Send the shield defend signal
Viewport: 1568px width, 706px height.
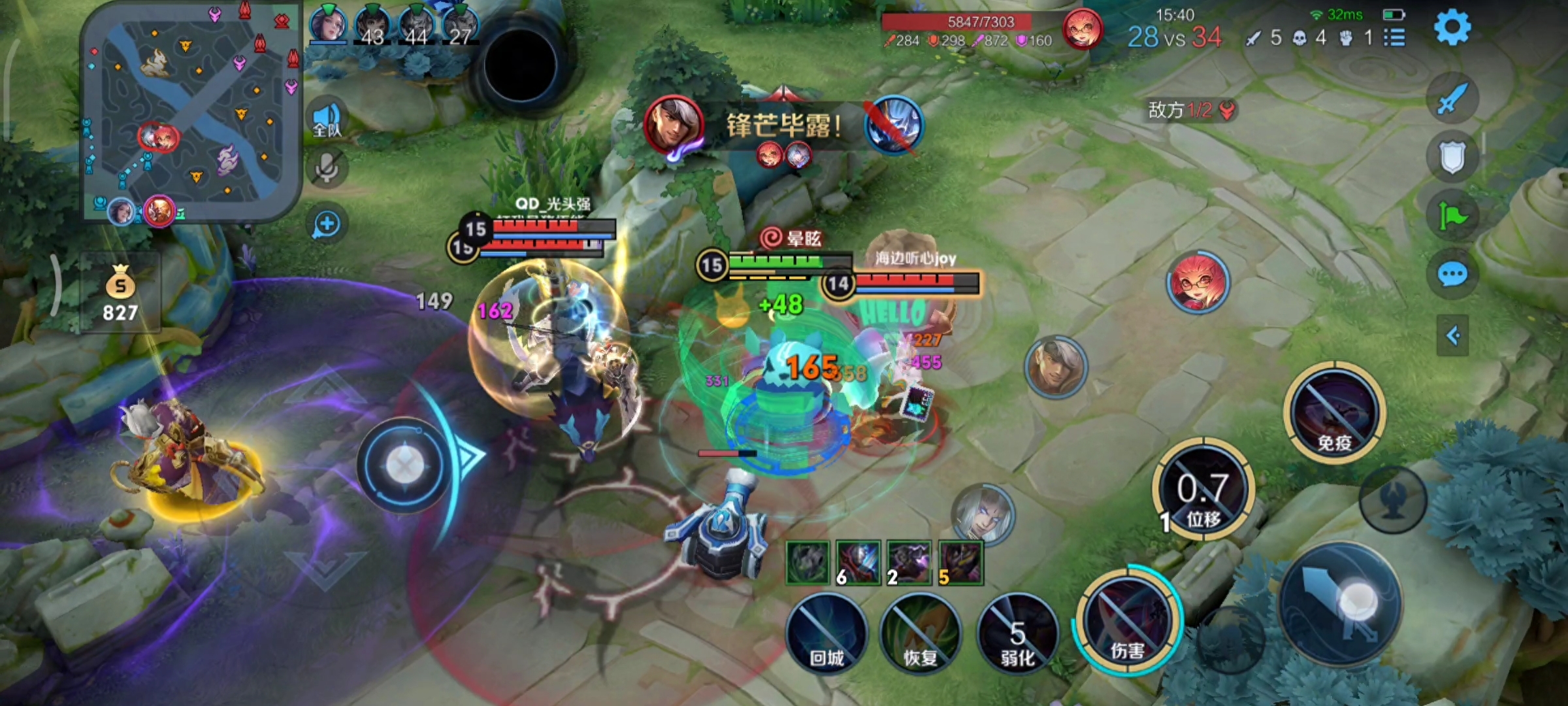(1452, 157)
